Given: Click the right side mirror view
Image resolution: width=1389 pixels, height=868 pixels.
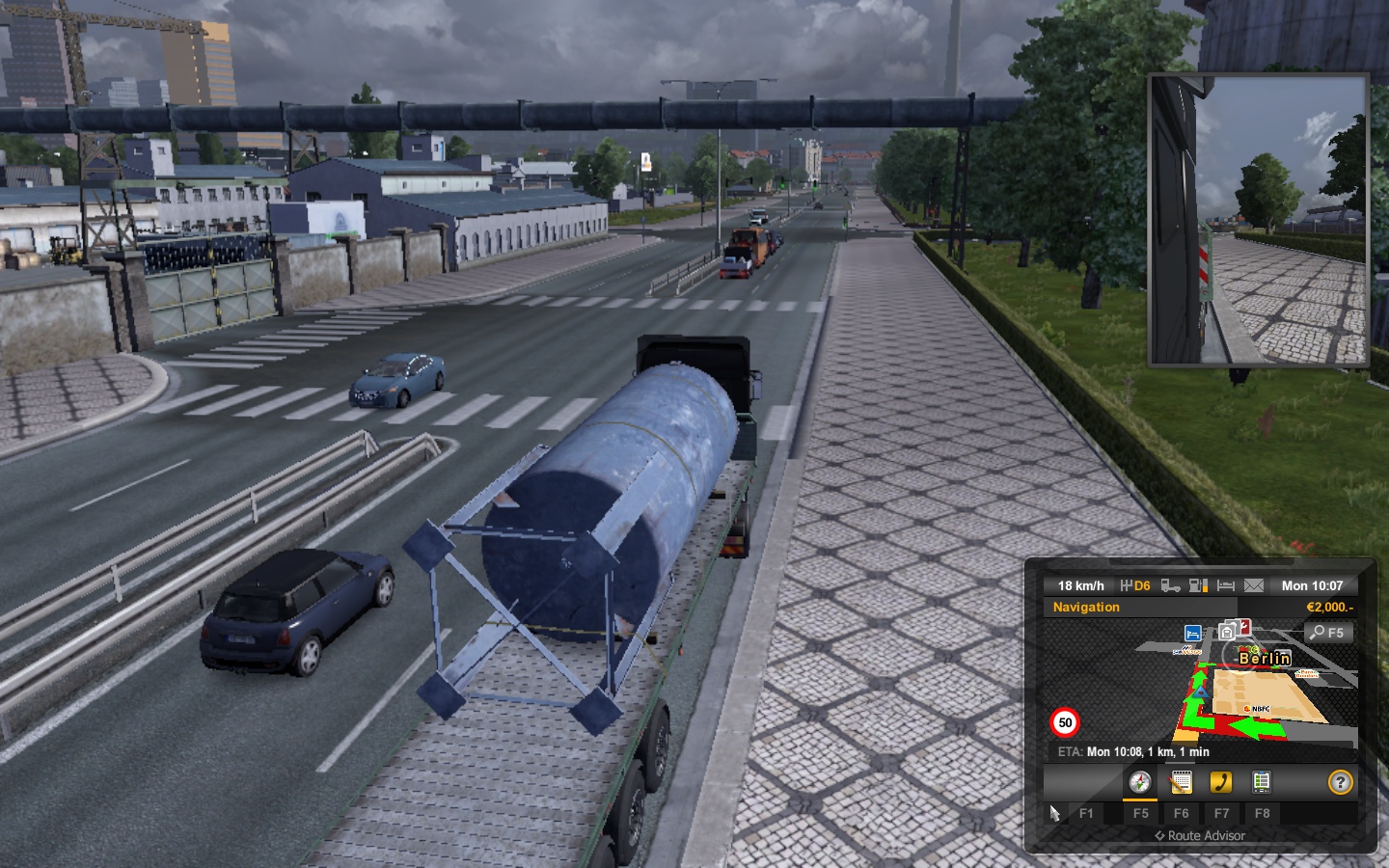Looking at the screenshot, I should 1258,221.
